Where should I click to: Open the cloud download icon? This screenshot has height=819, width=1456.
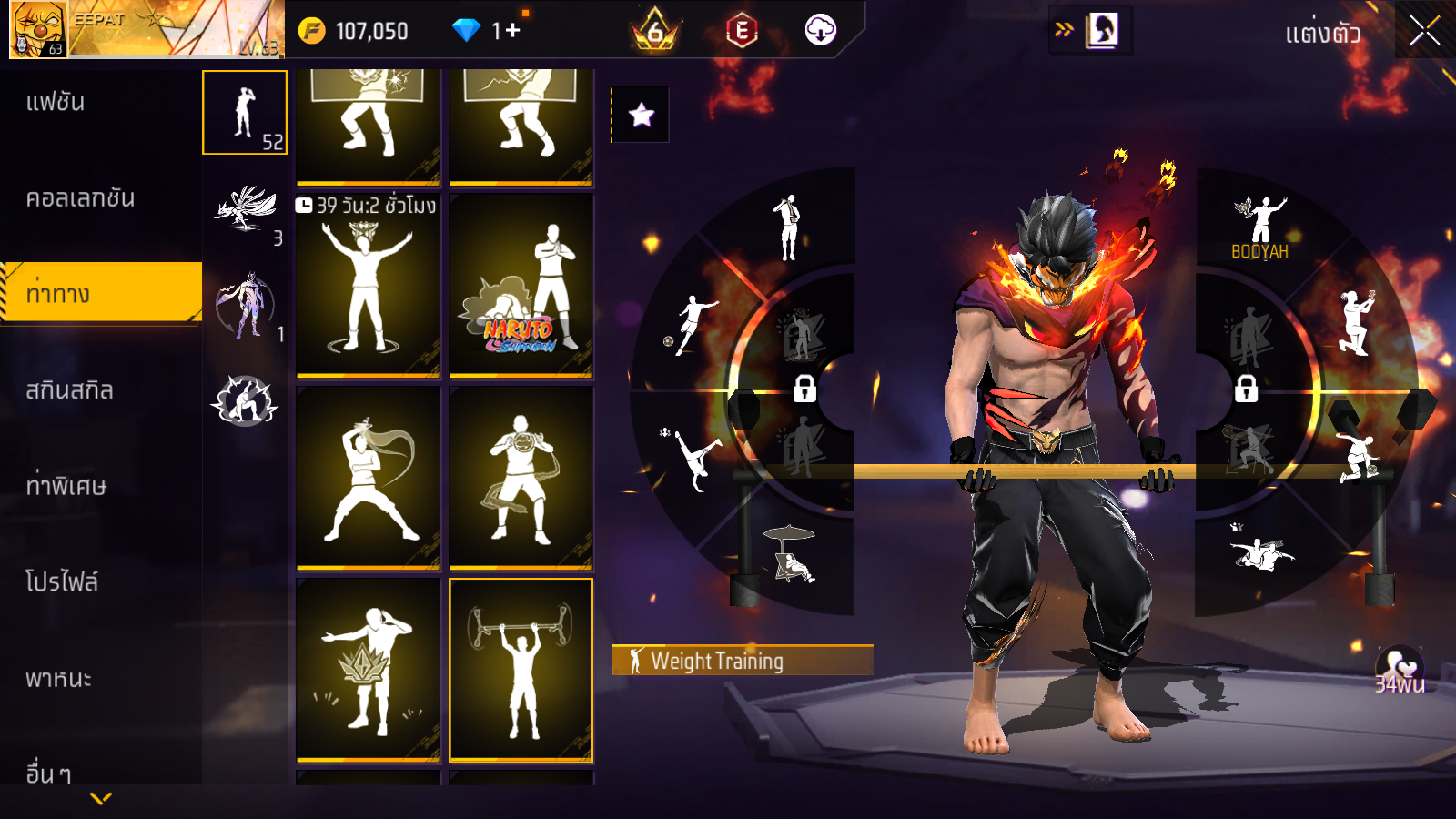coord(821,31)
